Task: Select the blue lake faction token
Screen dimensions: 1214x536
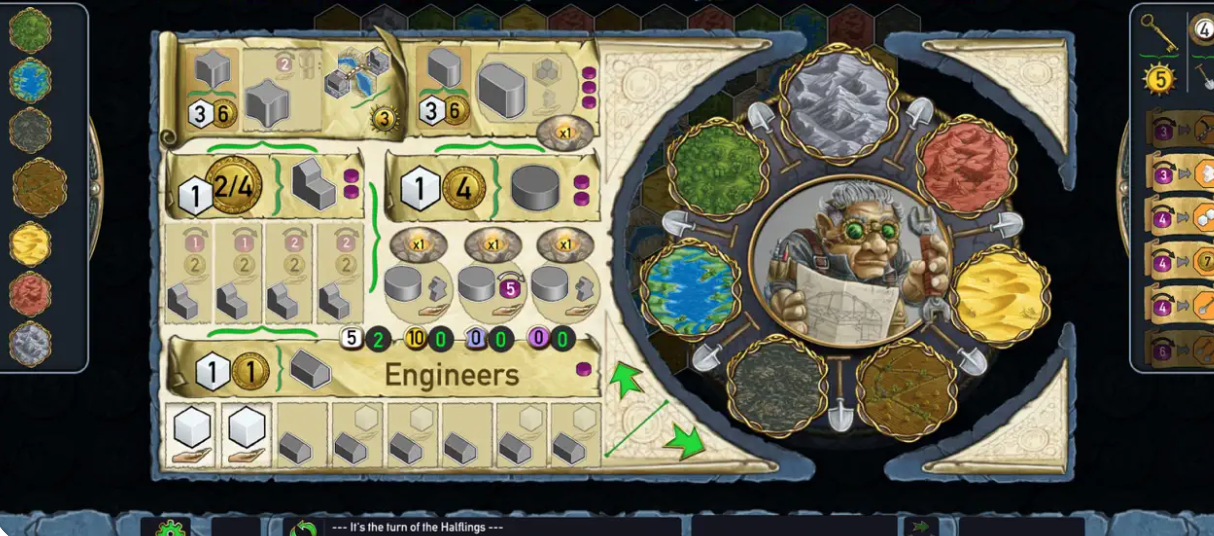Action: (x=32, y=79)
